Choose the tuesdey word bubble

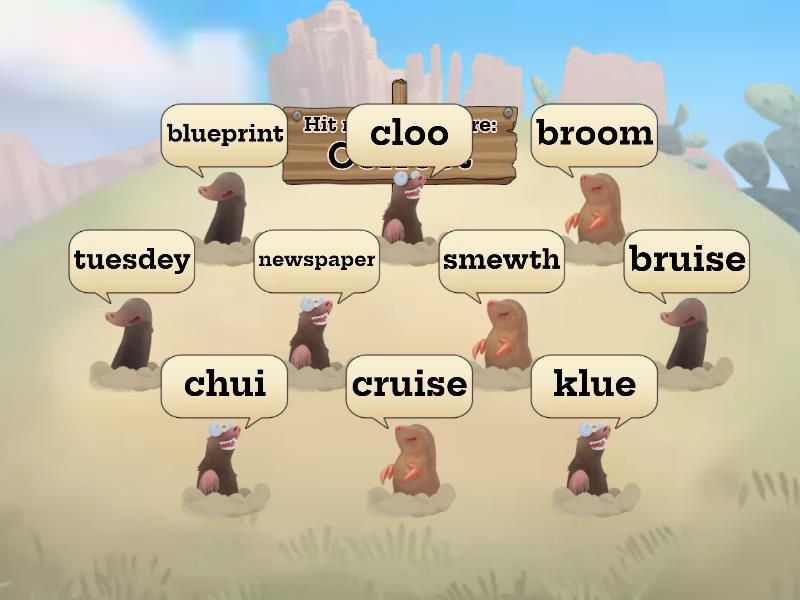pyautogui.click(x=131, y=260)
